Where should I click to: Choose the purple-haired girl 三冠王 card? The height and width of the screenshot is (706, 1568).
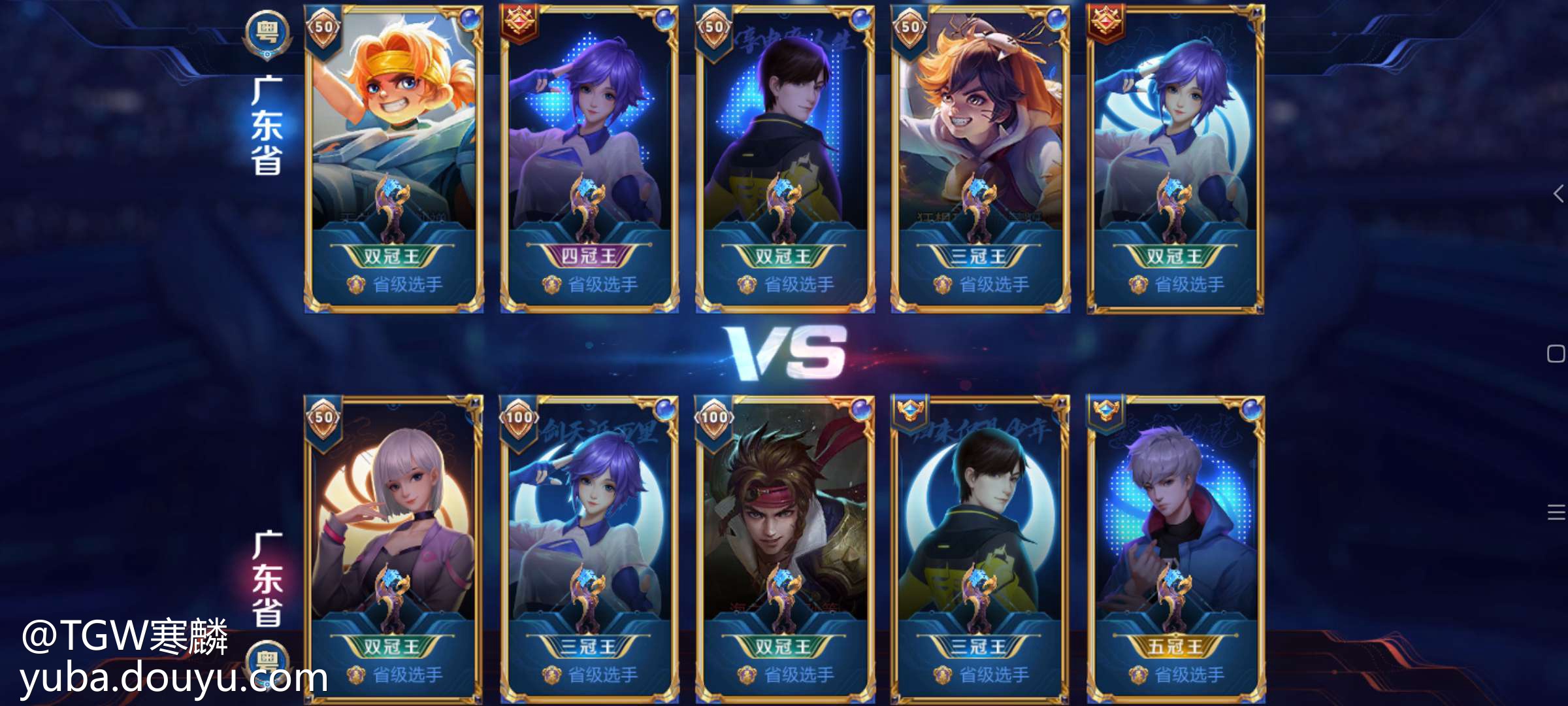589,548
